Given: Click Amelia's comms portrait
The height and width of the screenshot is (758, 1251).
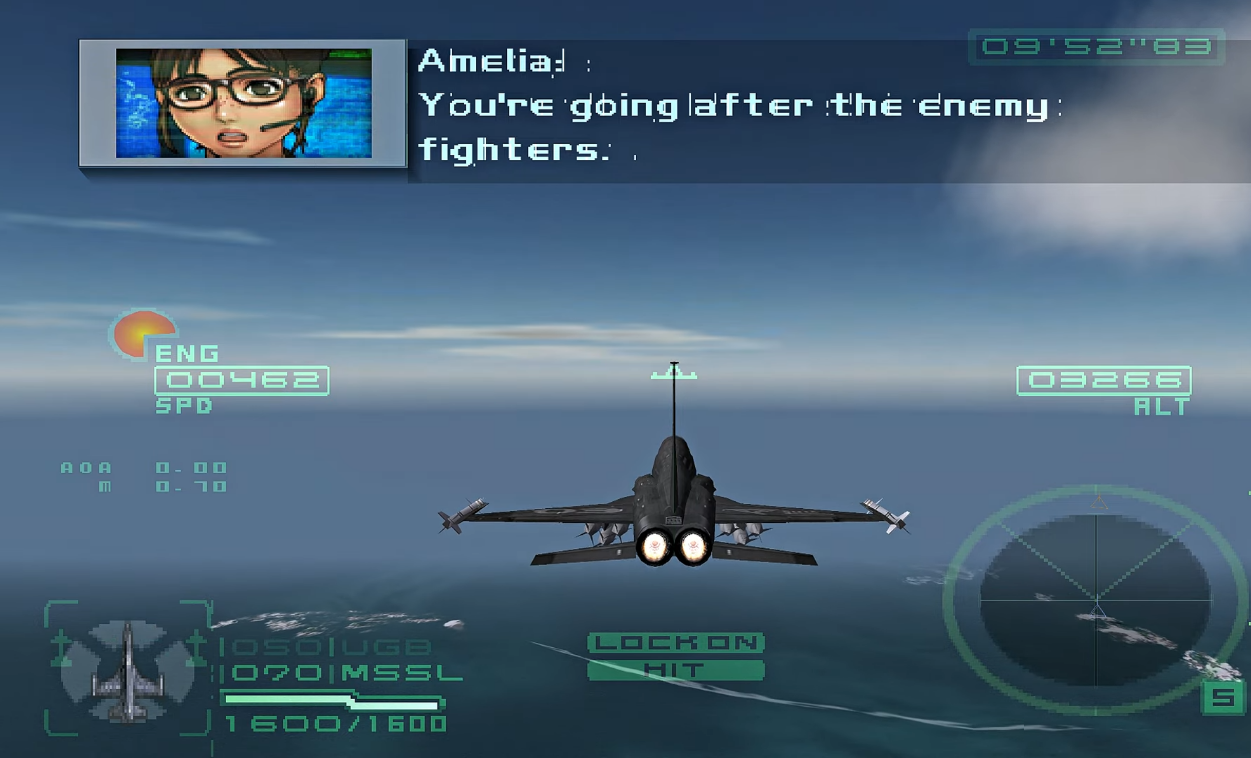Looking at the screenshot, I should (243, 103).
